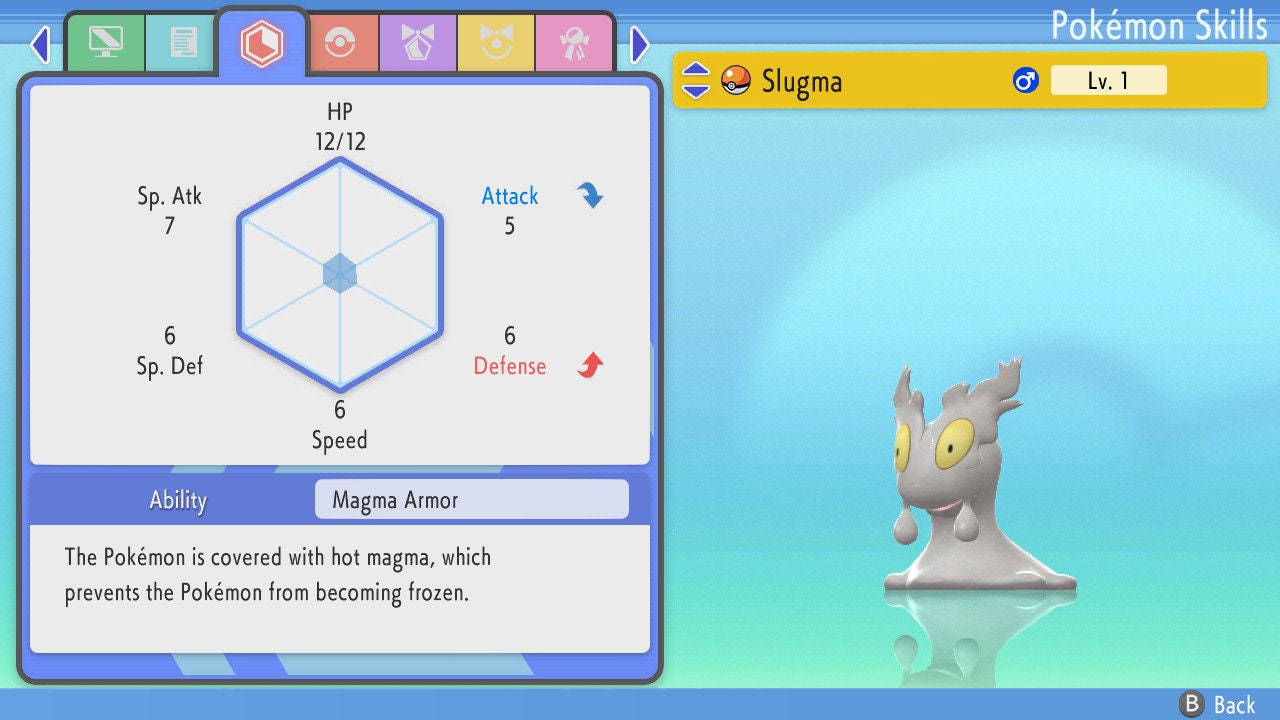1280x720 pixels.
Task: Open the teal trainer memo tab
Action: click(x=183, y=43)
